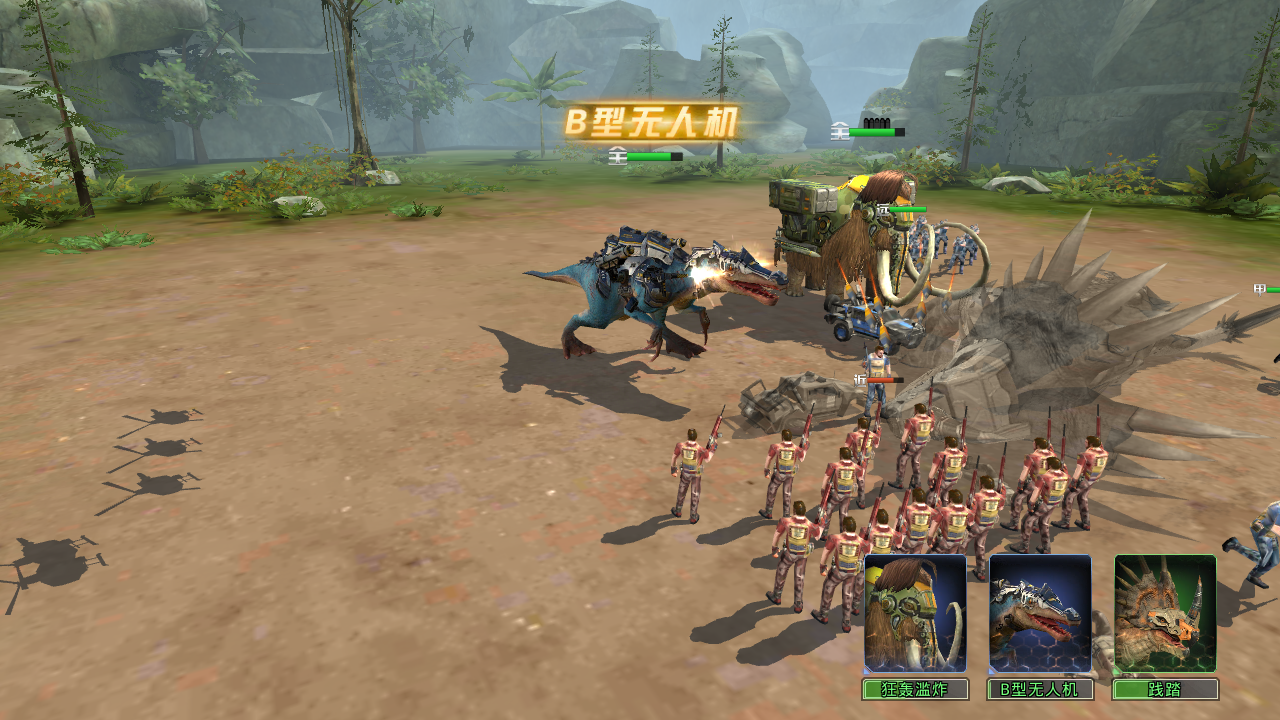Use the B型无人机 dinosaur skill card

(x=1040, y=613)
